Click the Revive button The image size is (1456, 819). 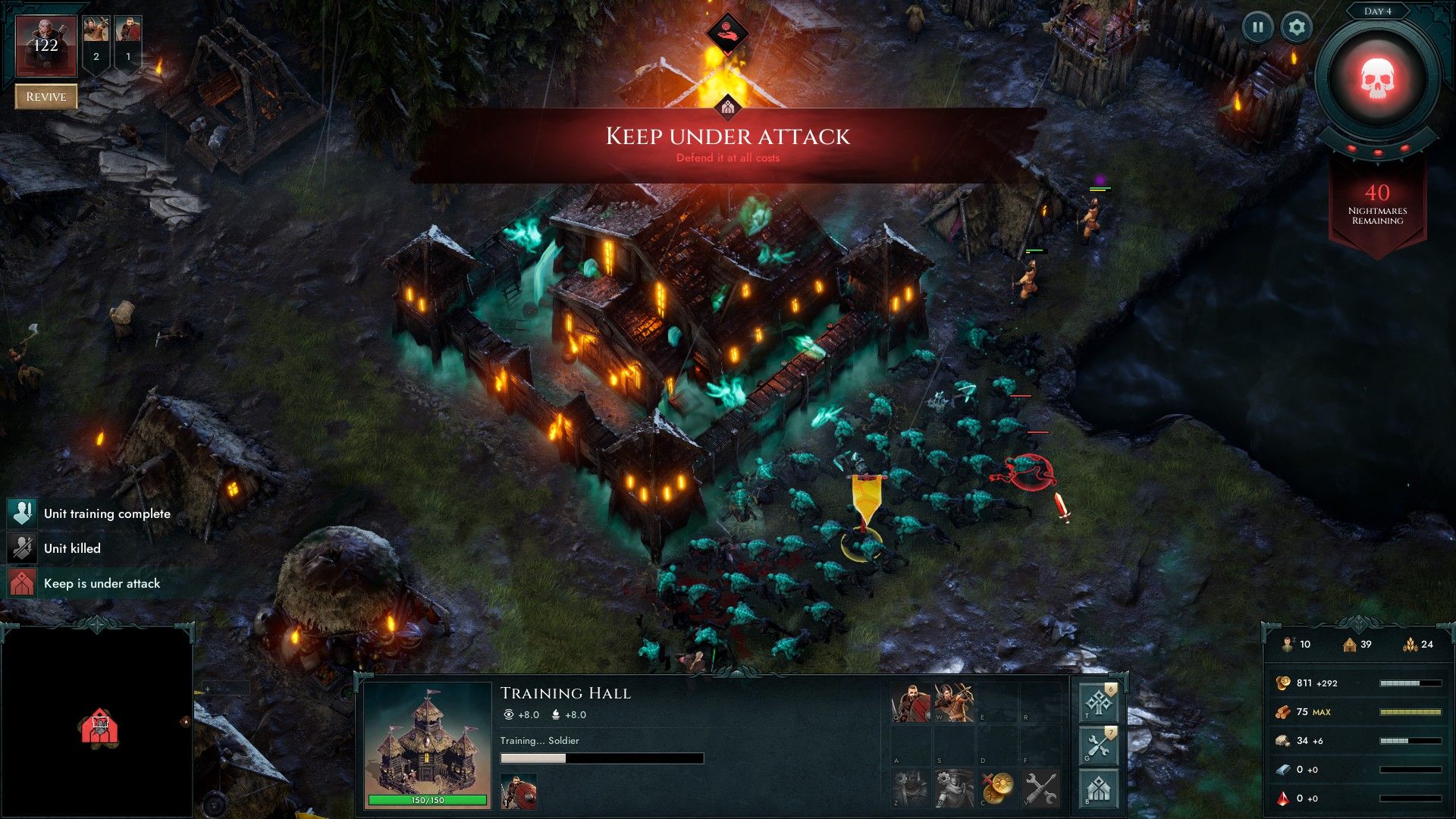(x=46, y=96)
